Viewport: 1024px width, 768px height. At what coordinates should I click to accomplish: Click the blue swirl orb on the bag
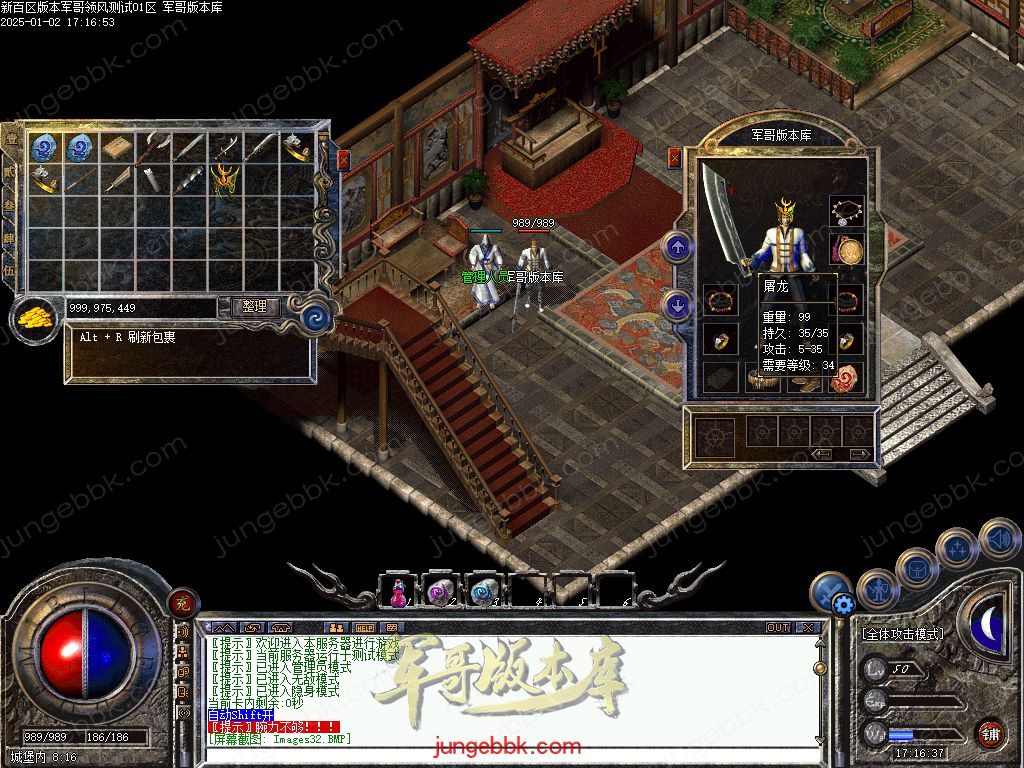[316, 317]
